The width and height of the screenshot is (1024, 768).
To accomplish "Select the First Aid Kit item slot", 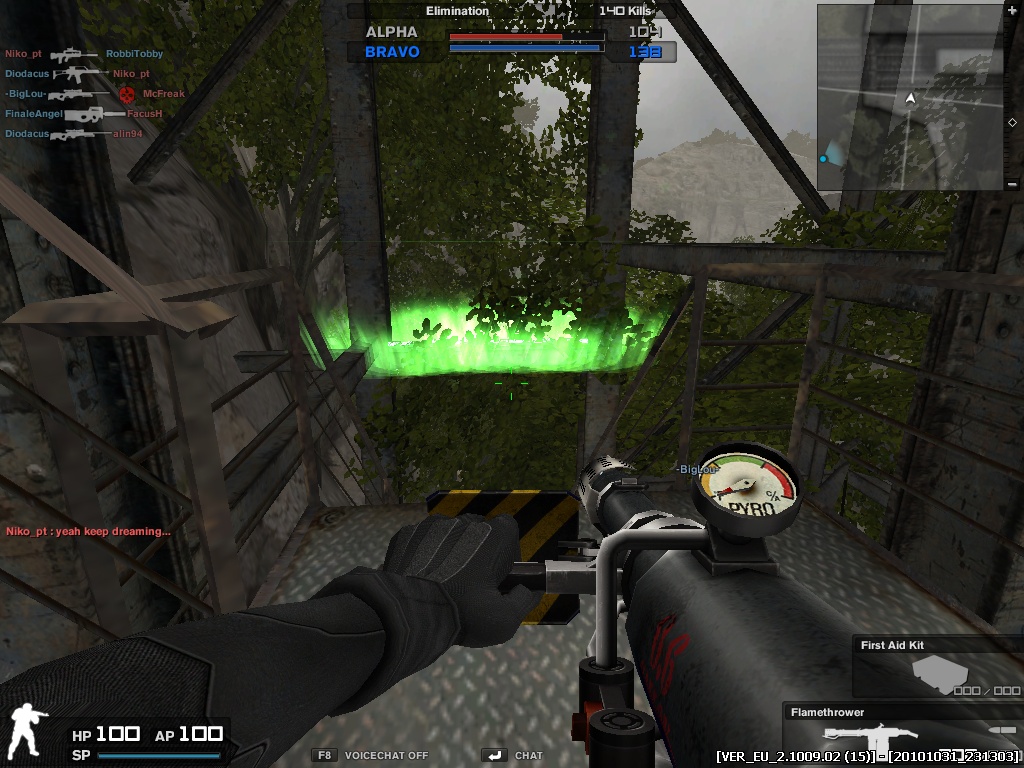I will 938,668.
